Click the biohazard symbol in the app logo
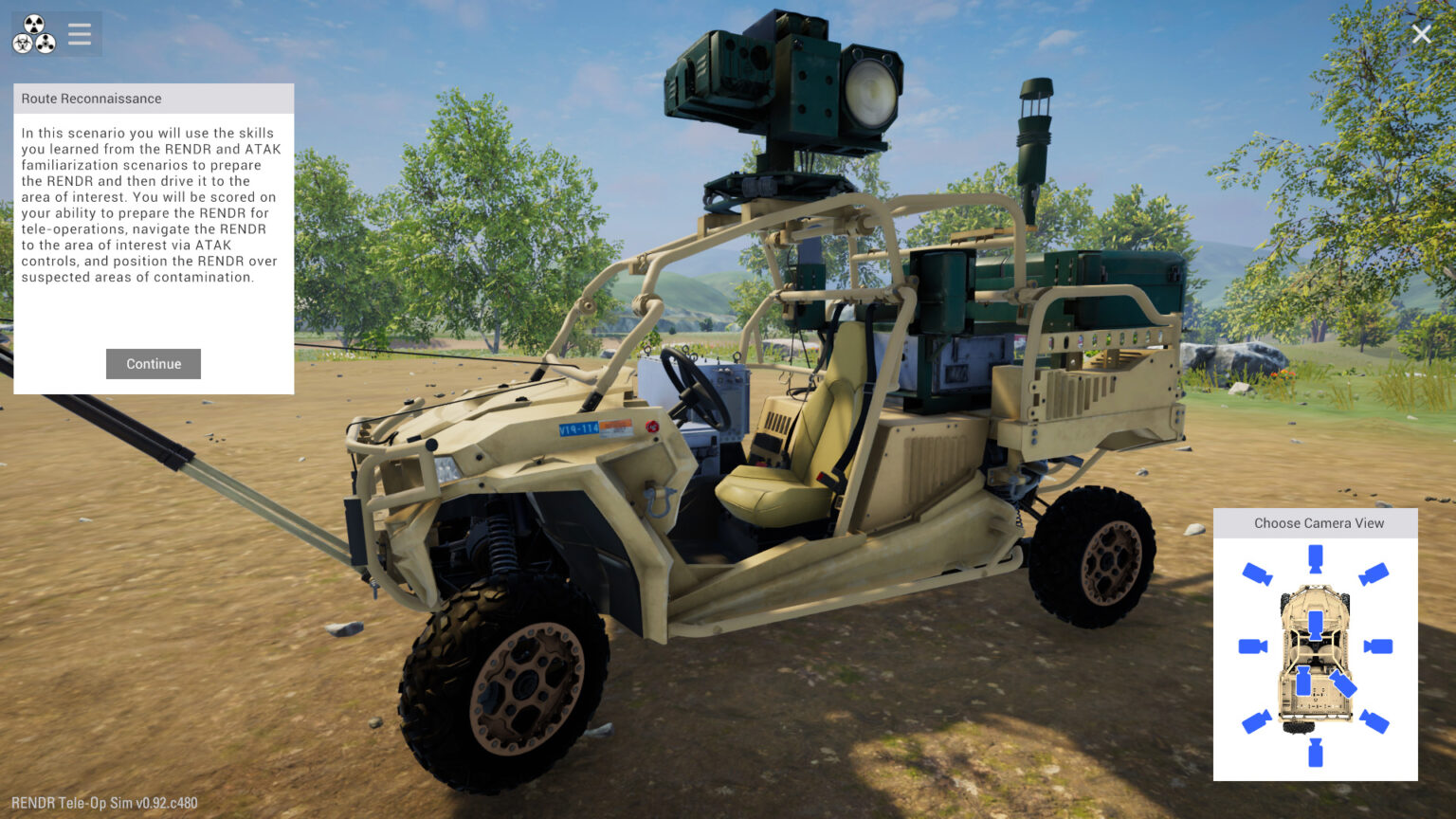Viewport: 1456px width, 819px height. pyautogui.click(x=23, y=44)
